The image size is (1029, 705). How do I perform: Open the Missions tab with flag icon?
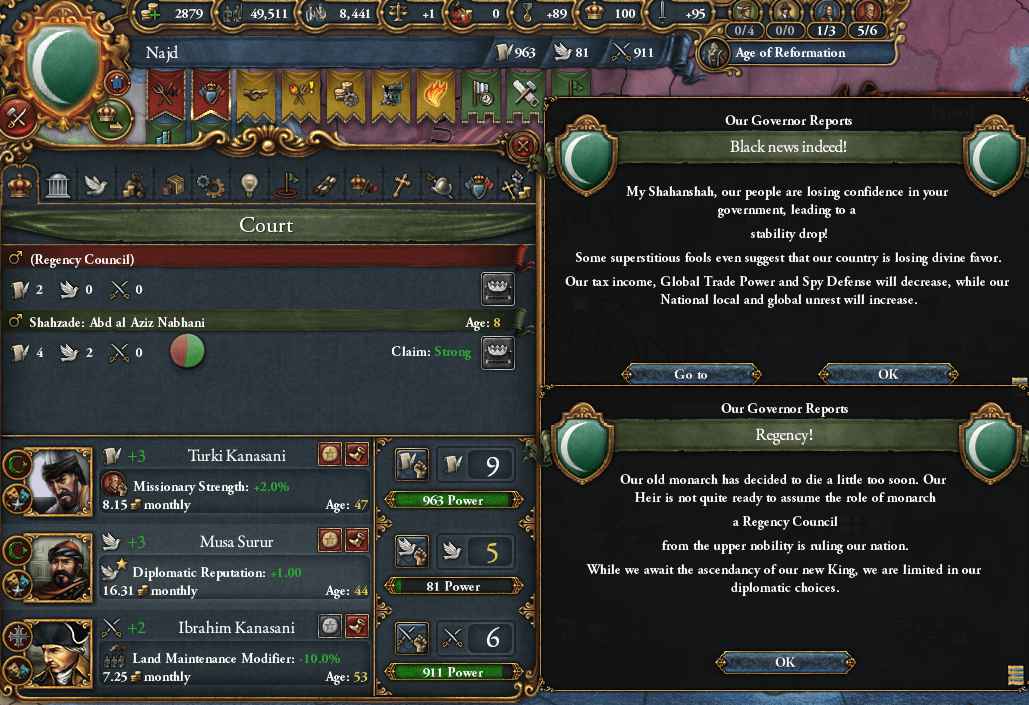tap(287, 185)
